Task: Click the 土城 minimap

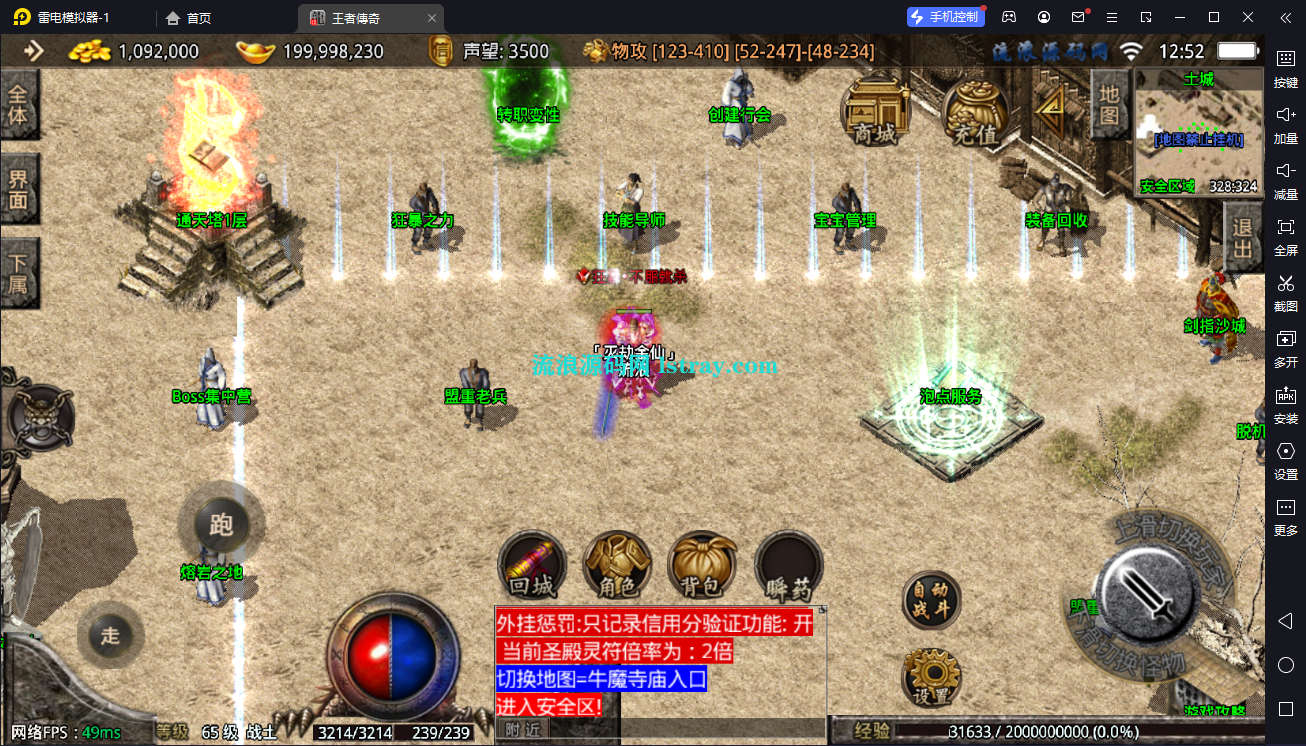Action: [1198, 132]
